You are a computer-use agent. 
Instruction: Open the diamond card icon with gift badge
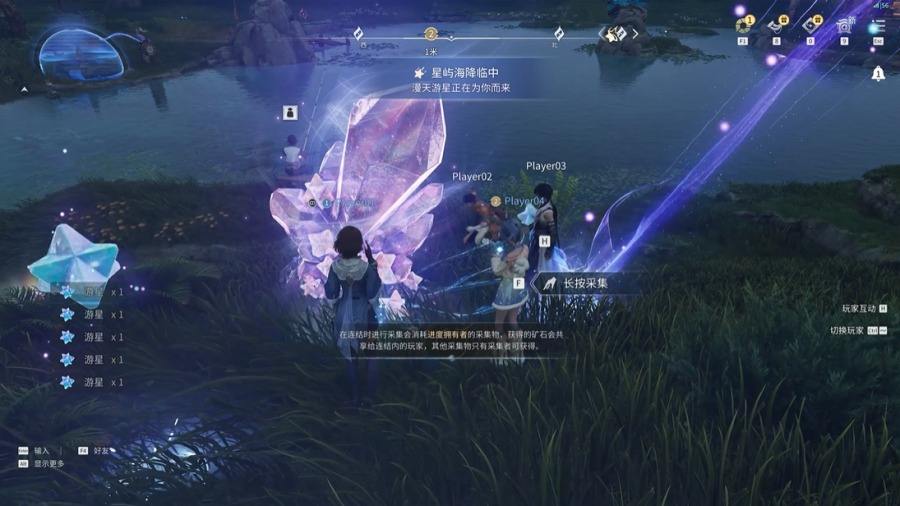[810, 26]
